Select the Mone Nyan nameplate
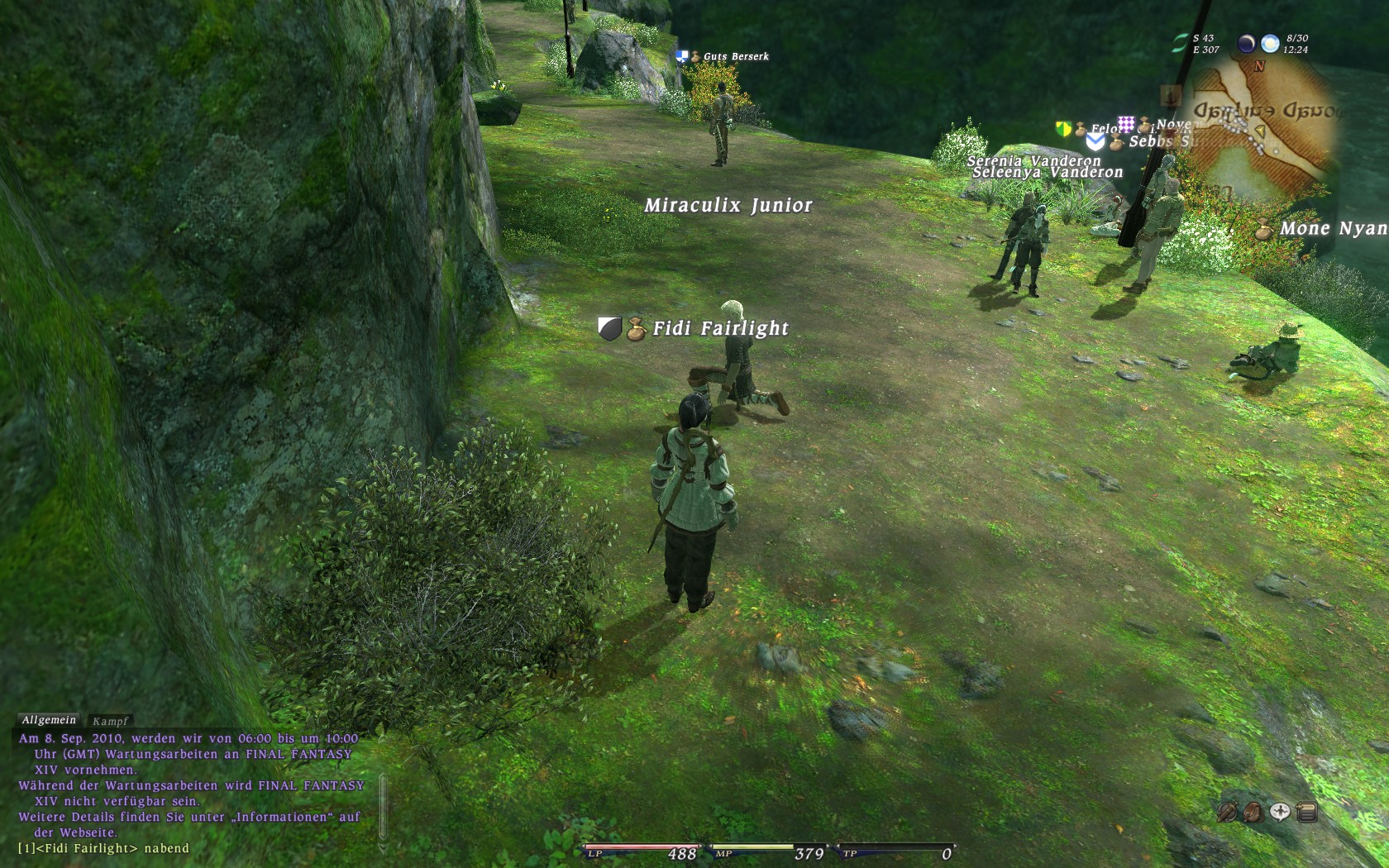 (x=1333, y=228)
